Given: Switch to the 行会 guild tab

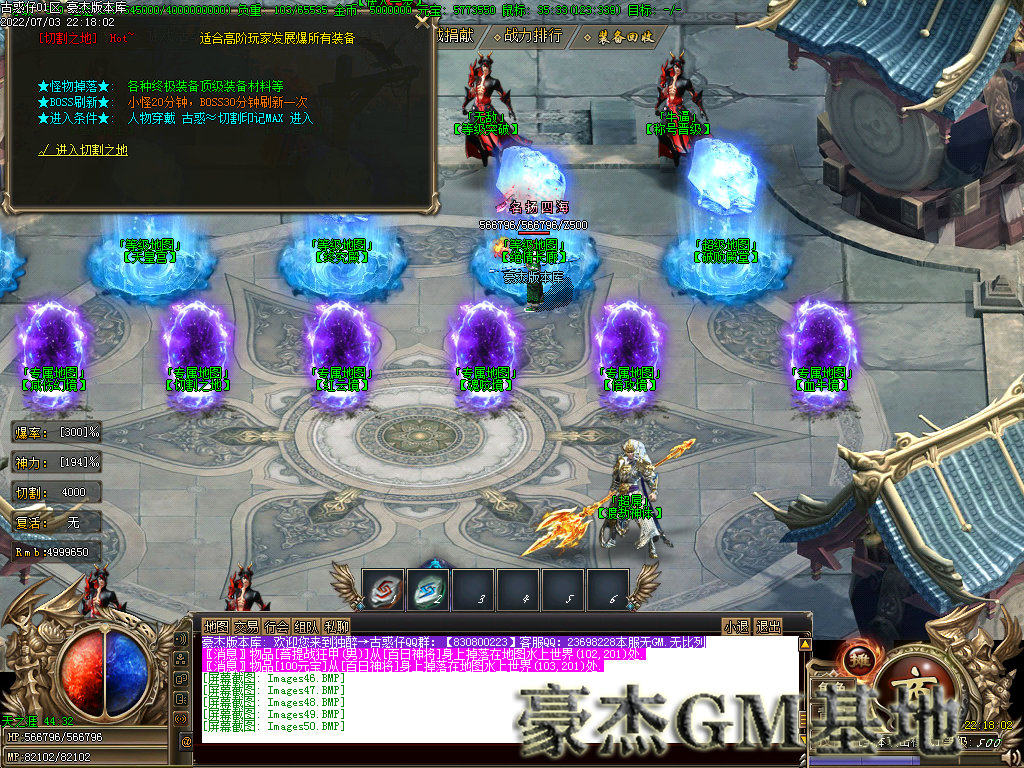Looking at the screenshot, I should pos(276,627).
